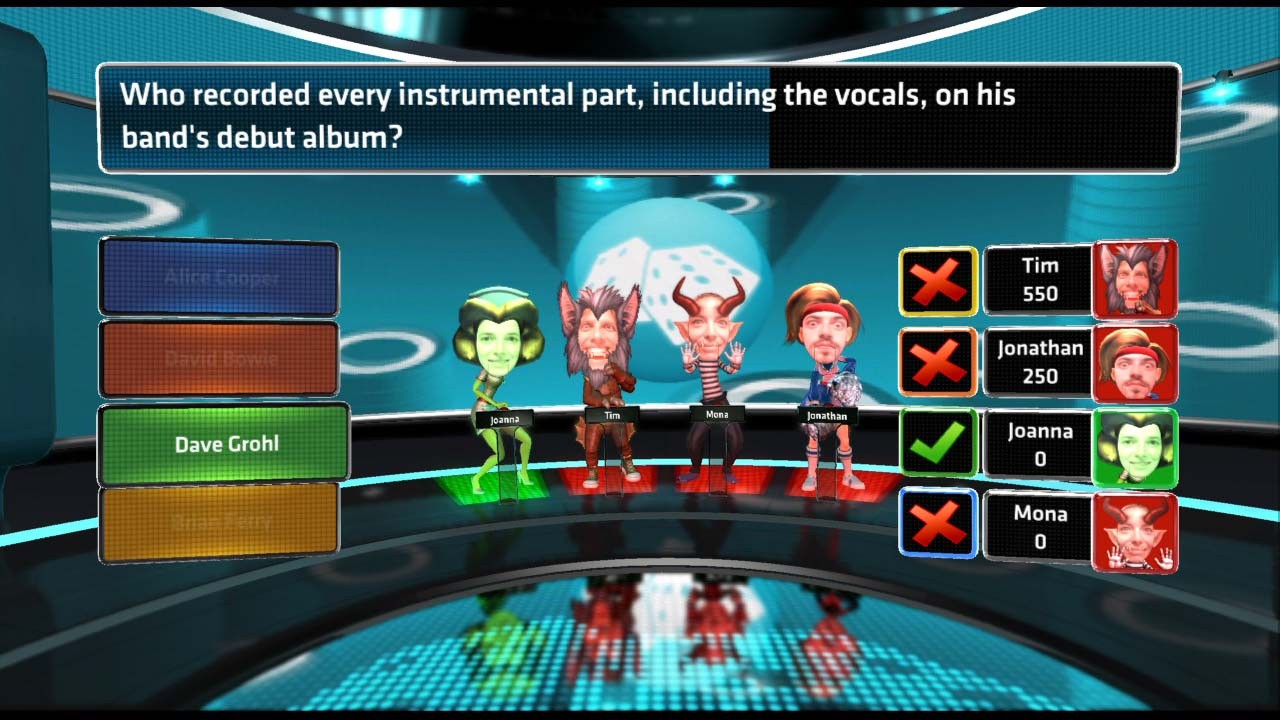Click Tim's name tag on his podium
Screen dimensions: 1280x720
613,414
